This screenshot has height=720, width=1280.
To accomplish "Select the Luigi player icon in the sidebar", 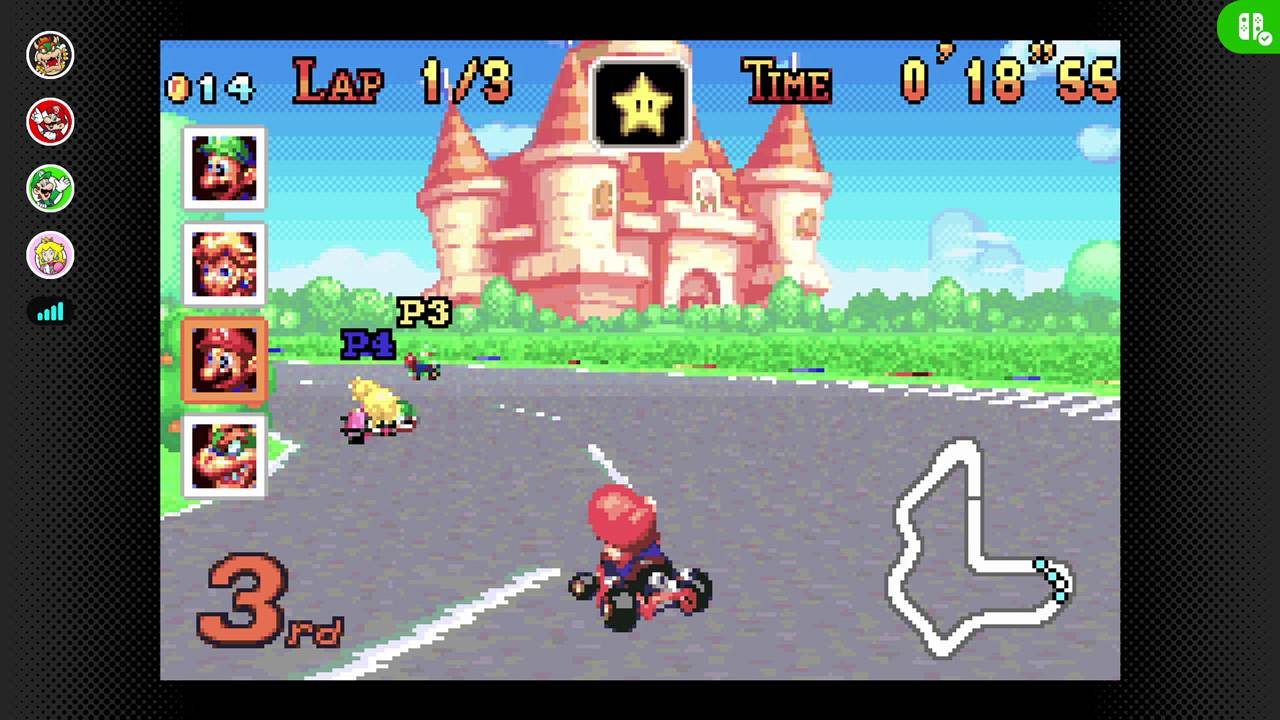I will tap(50, 188).
